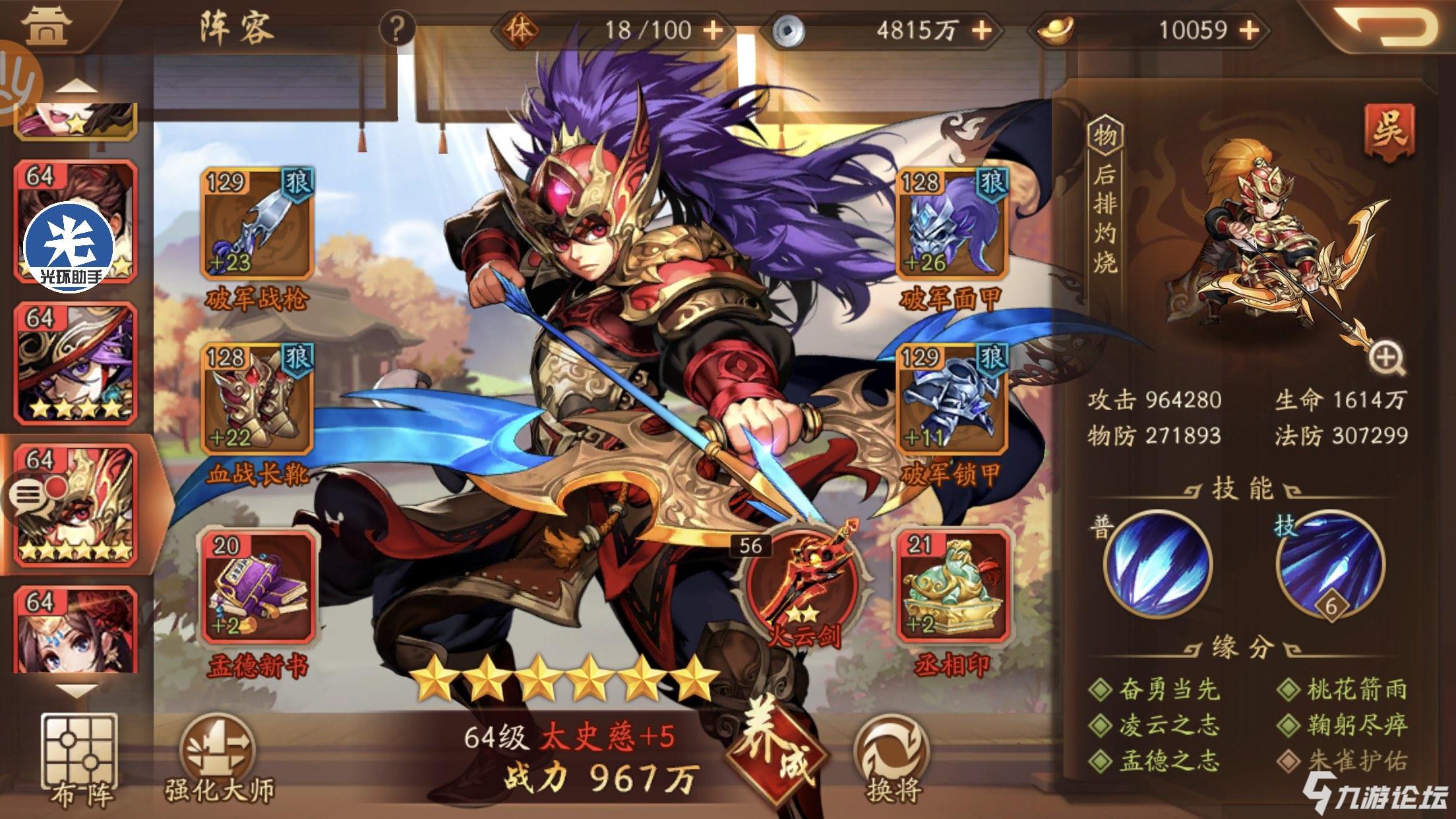Open the question mark help
Screen dimensions: 1456x819
click(x=396, y=30)
